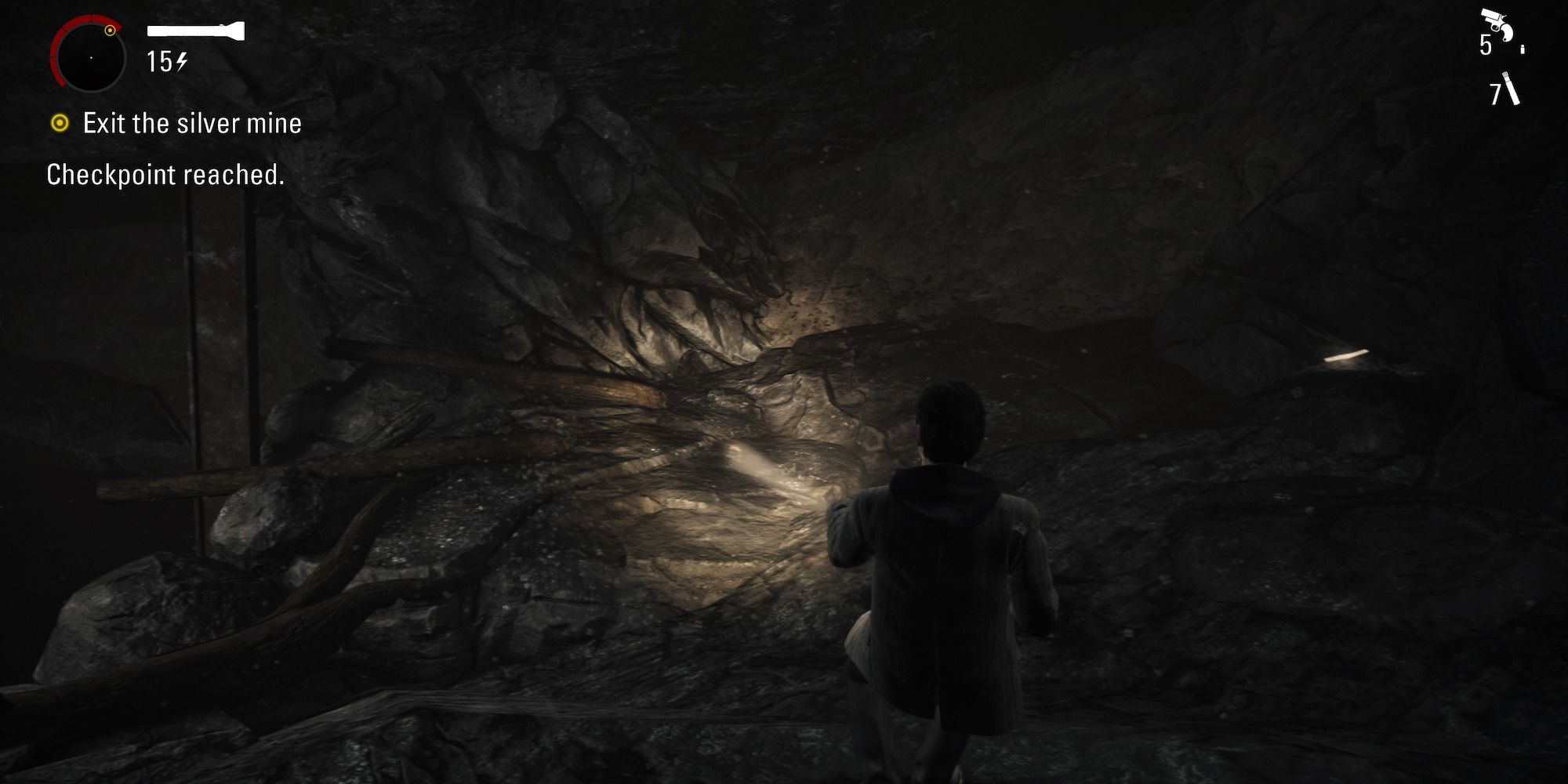Select the 'Exit the silver mine' objective text
The height and width of the screenshot is (784, 1568).
pyautogui.click(x=191, y=124)
